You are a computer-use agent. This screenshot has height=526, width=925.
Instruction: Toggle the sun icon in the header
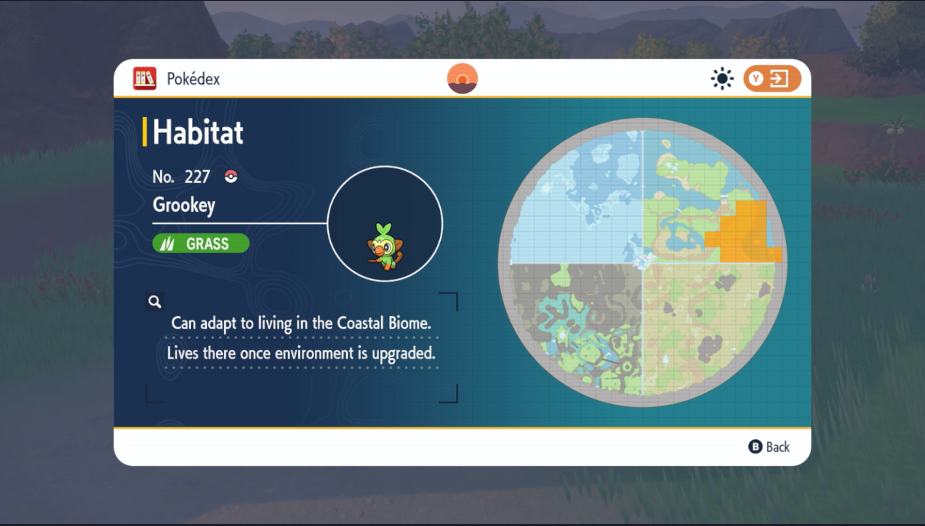coord(722,78)
